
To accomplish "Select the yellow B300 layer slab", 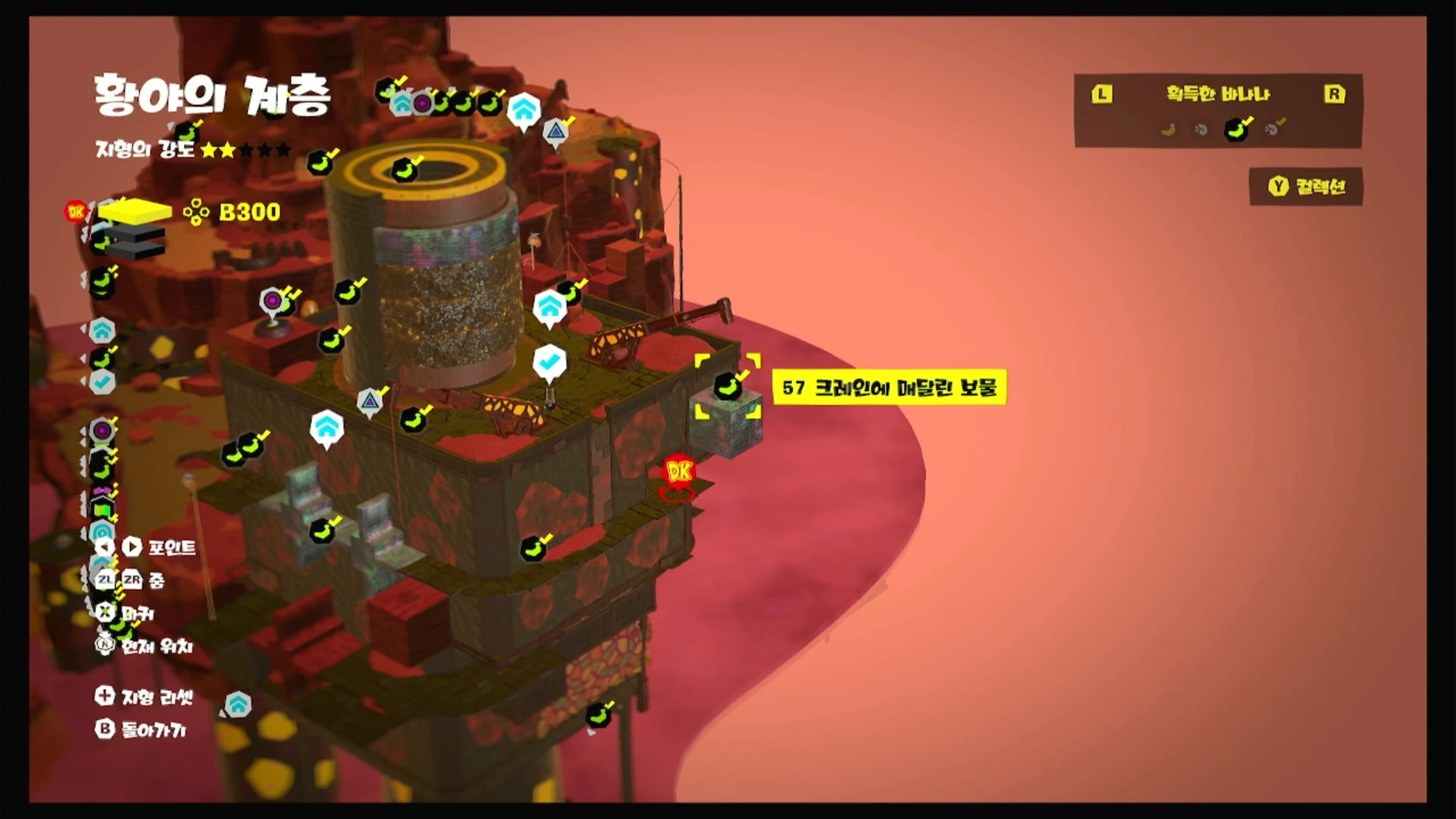I will point(135,212).
